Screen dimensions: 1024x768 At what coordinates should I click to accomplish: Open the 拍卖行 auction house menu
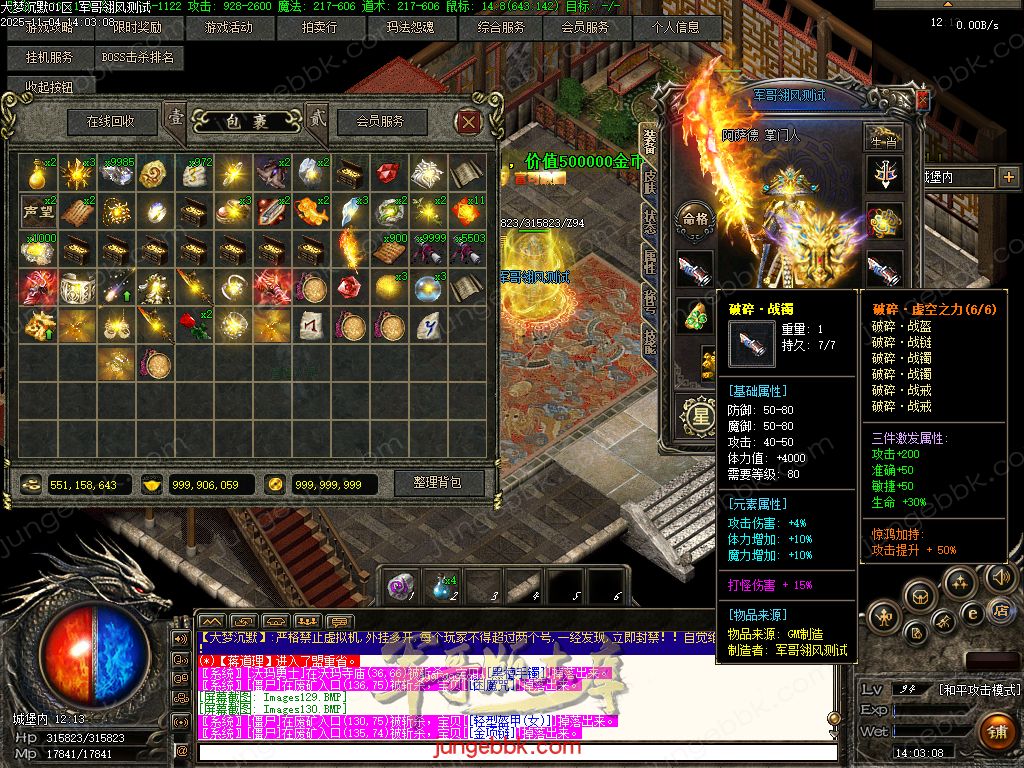pyautogui.click(x=319, y=27)
